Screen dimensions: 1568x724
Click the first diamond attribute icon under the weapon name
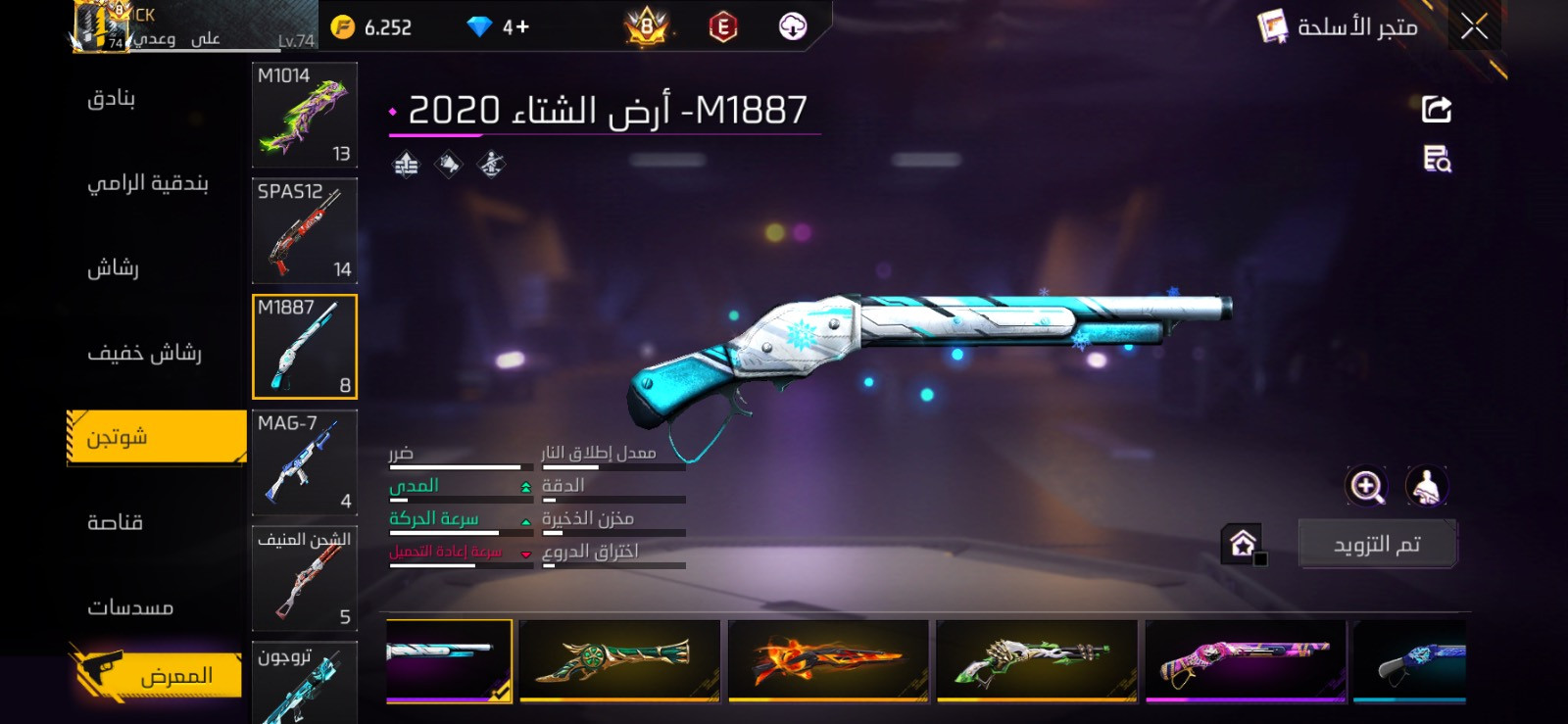pos(404,164)
